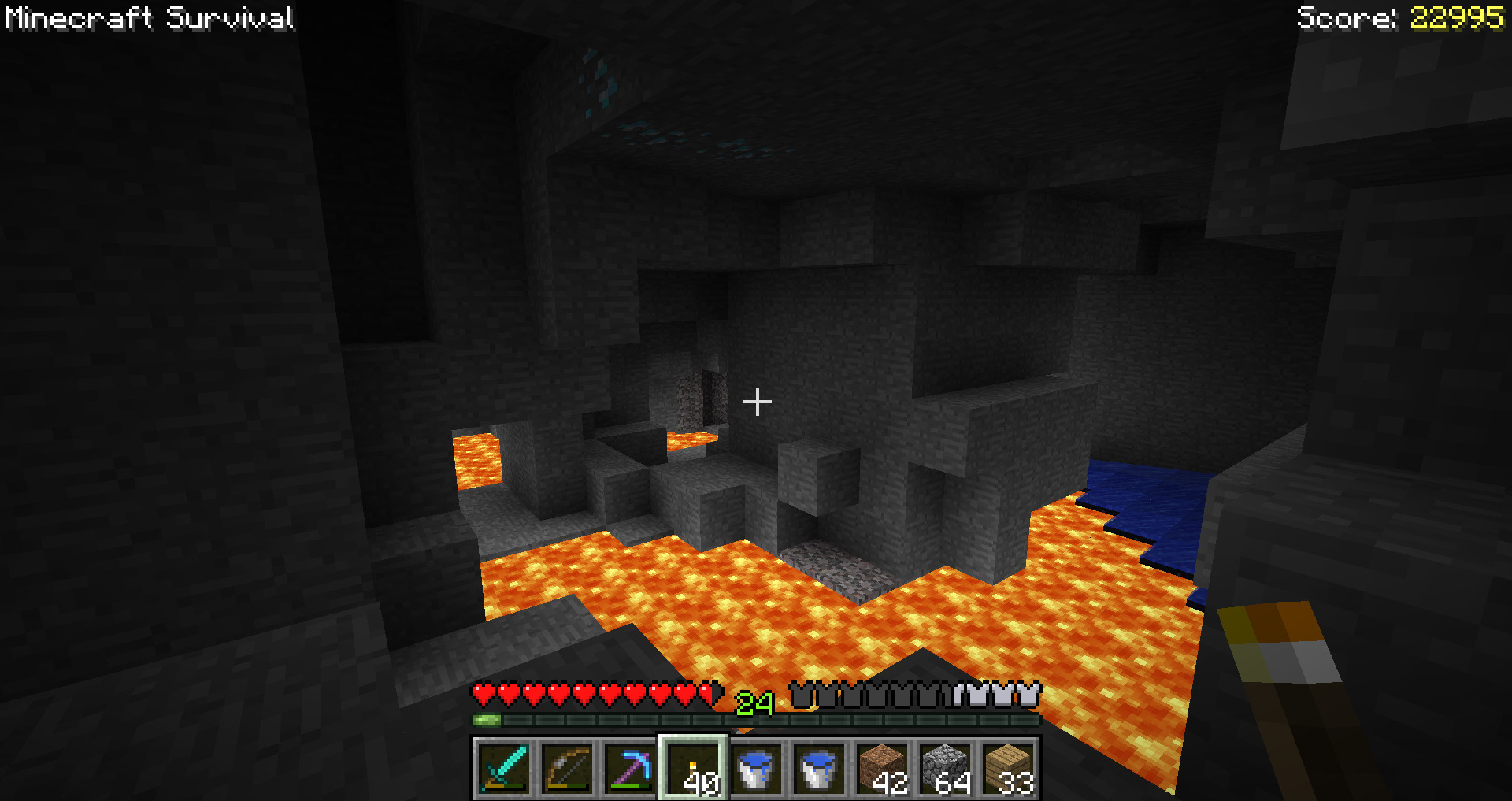Pick the dirt block stack of 42
Image resolution: width=1512 pixels, height=801 pixels.
(882, 767)
